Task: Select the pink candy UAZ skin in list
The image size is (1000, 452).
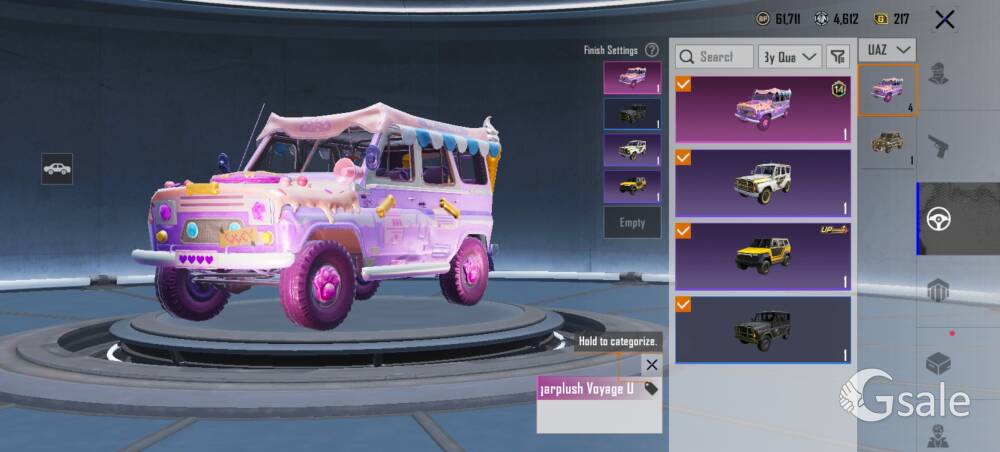Action: point(763,109)
